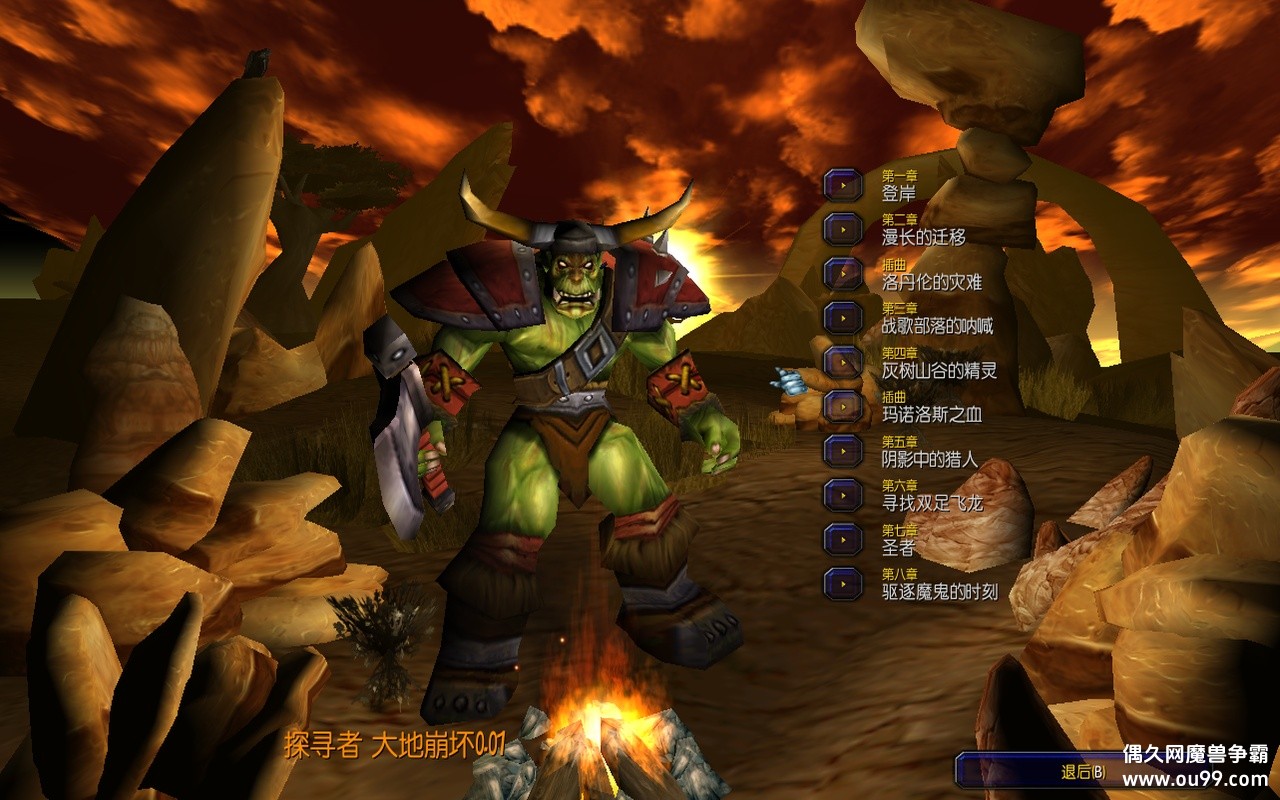The width and height of the screenshot is (1280, 800).
Task: Watch the interlude 玛诺洛斯之血
Action: pos(843,406)
